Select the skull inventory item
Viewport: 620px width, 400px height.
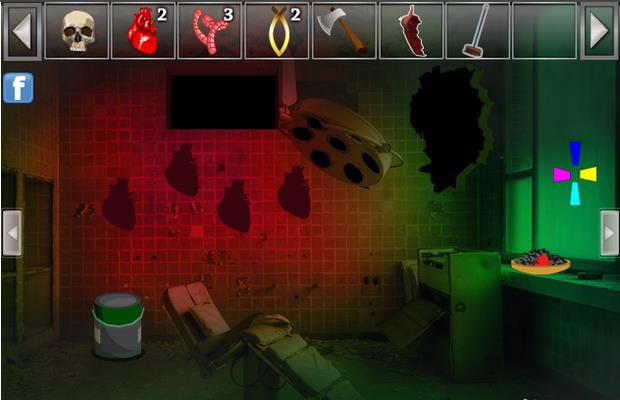point(77,31)
